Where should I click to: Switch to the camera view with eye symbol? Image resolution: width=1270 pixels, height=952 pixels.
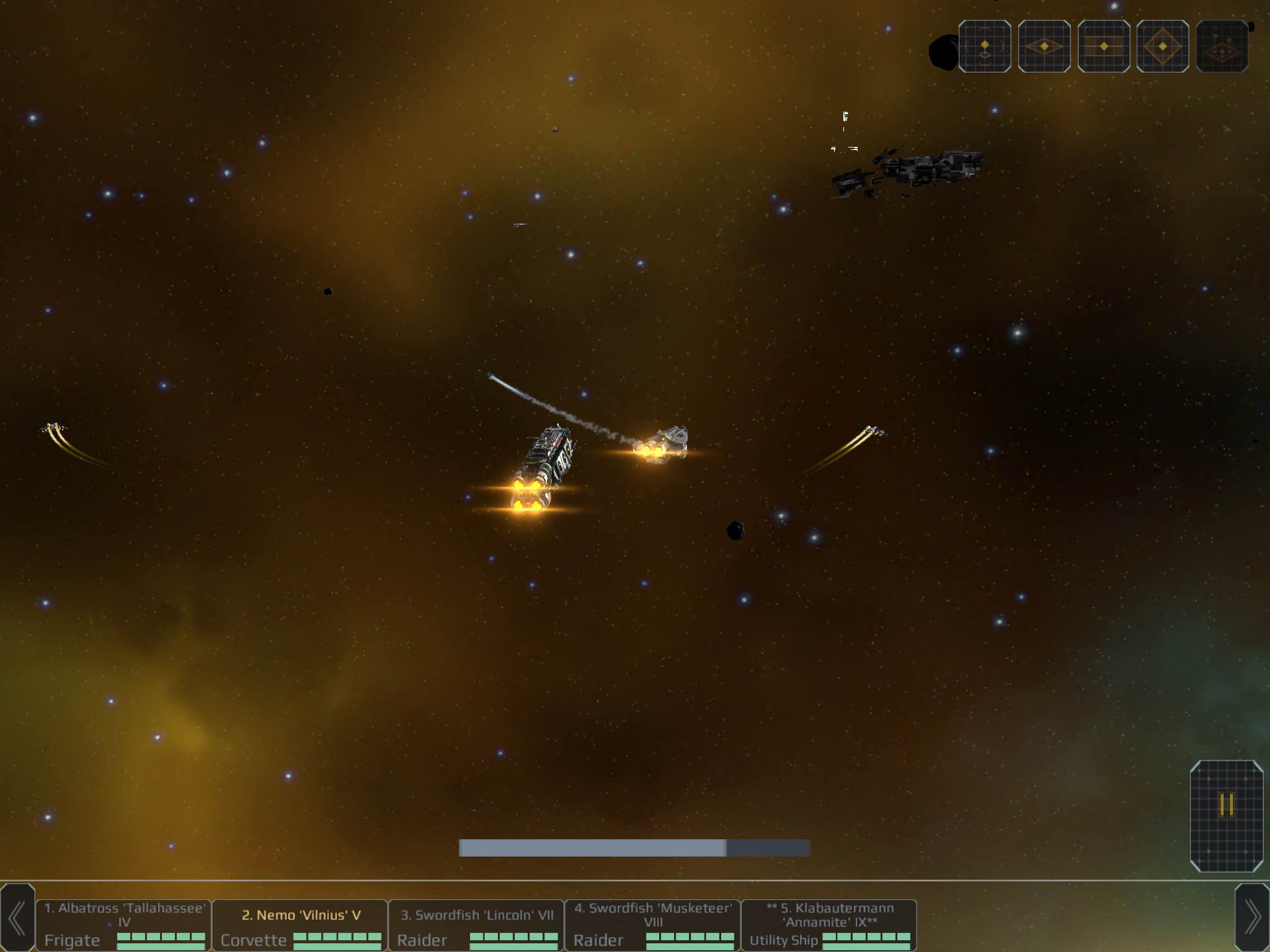(x=985, y=46)
